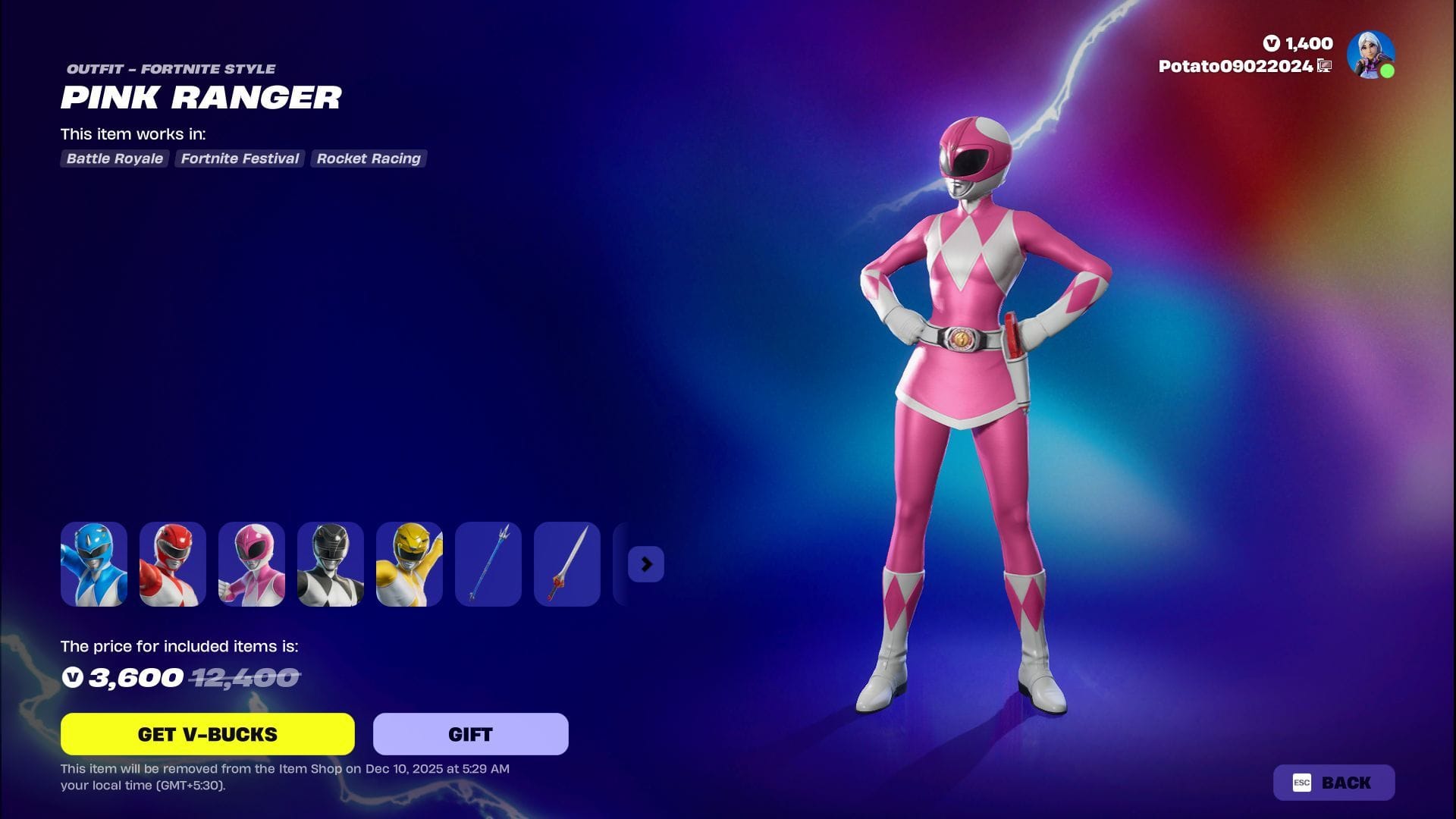Expand the item list with the right arrow
1456x819 pixels.
[x=645, y=564]
